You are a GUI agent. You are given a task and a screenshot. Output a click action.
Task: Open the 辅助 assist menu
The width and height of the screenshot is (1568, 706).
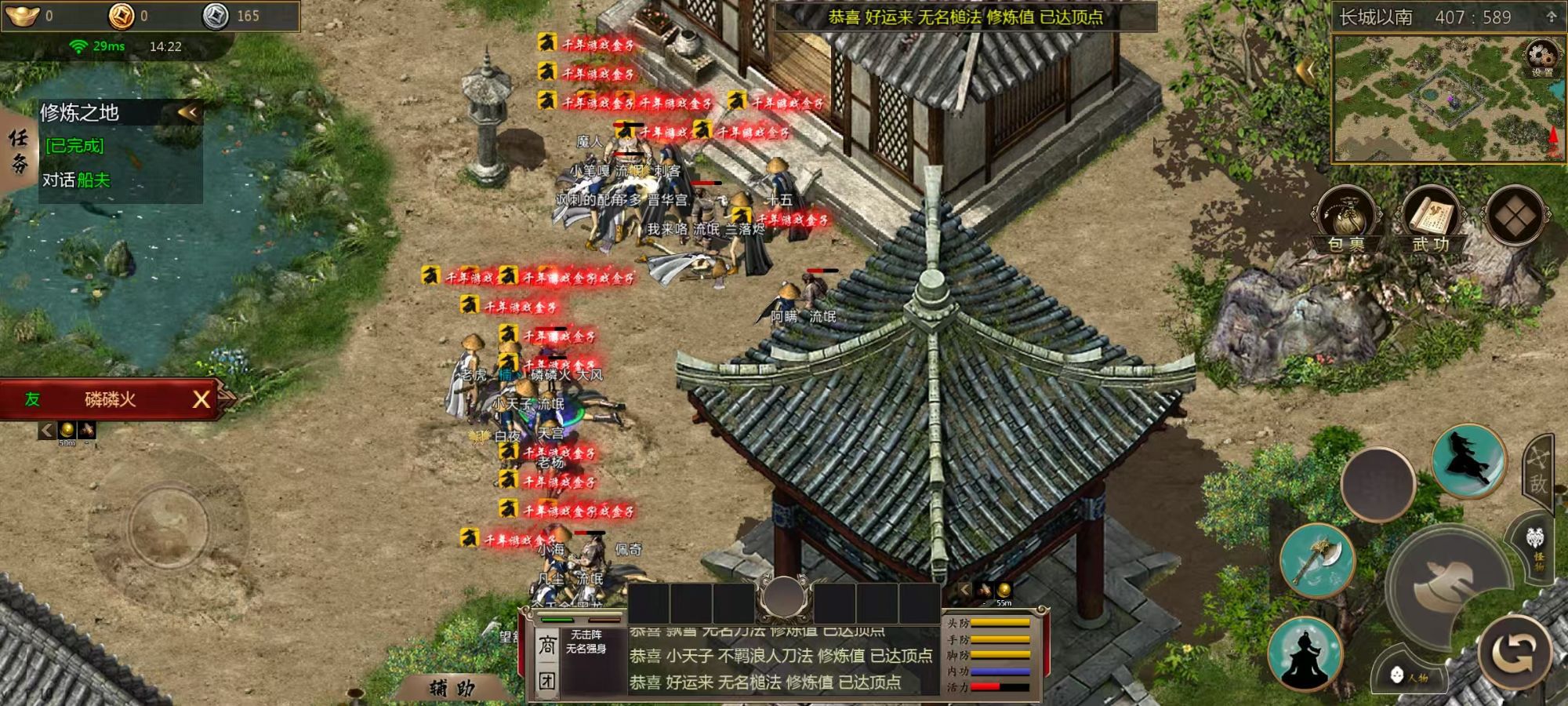coord(452,688)
